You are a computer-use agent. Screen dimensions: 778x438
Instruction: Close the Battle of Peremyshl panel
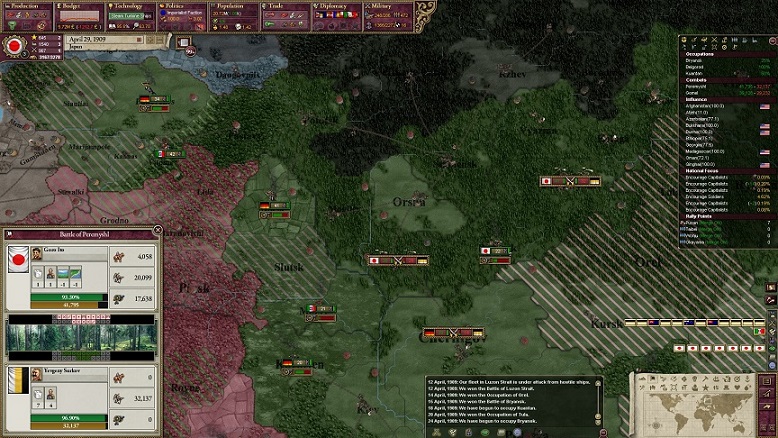pos(157,231)
